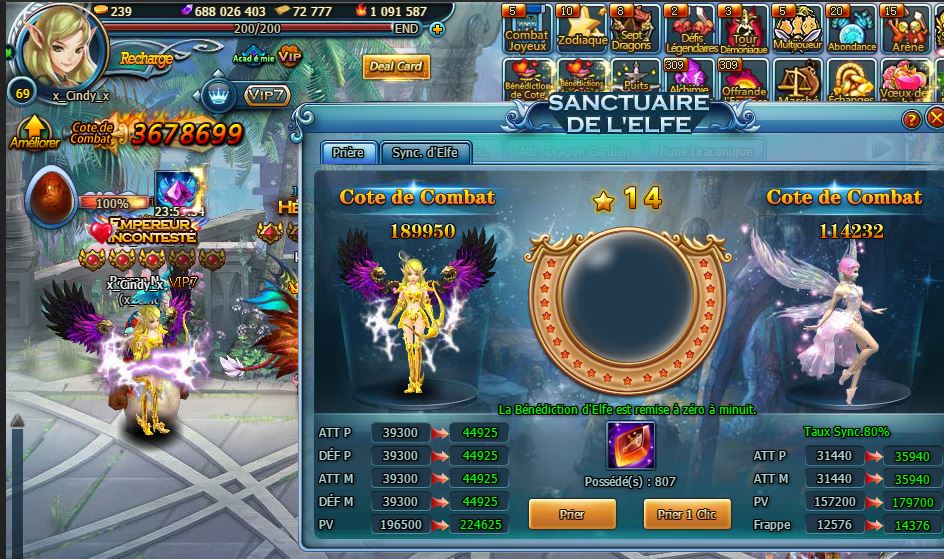Enter the Sept Dragons activity
Viewport: 944px width, 559px height.
click(634, 28)
